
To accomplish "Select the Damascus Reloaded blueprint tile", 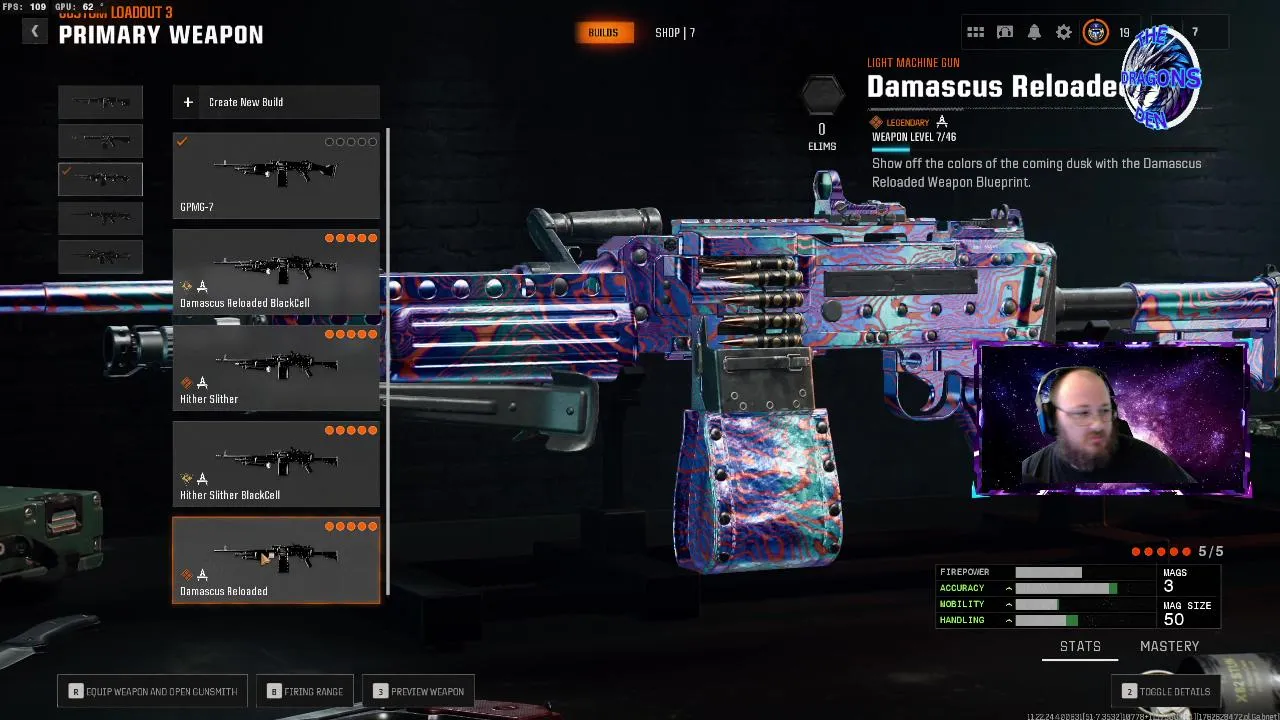I will (x=276, y=560).
